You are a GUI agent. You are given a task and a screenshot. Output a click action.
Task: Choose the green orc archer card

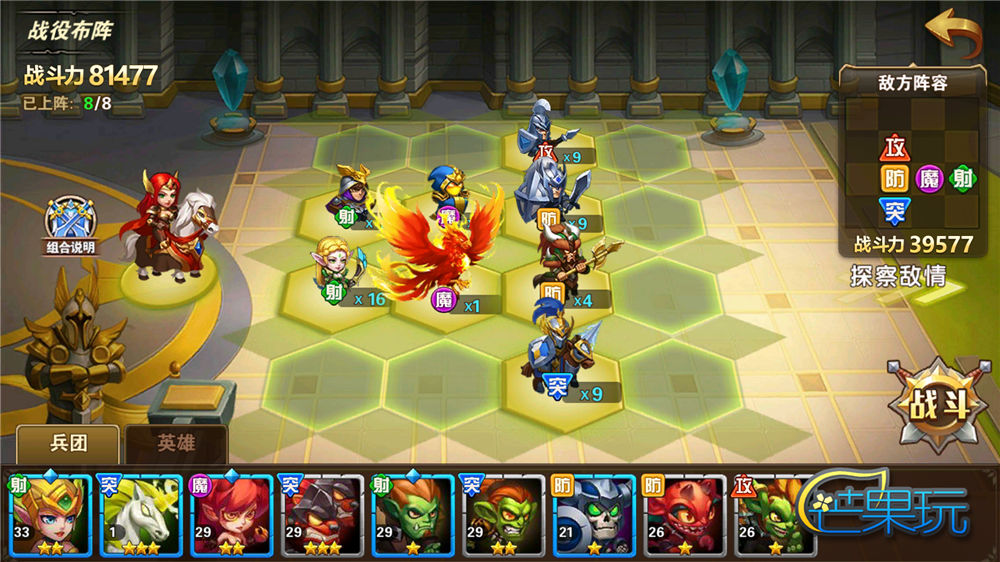411,514
